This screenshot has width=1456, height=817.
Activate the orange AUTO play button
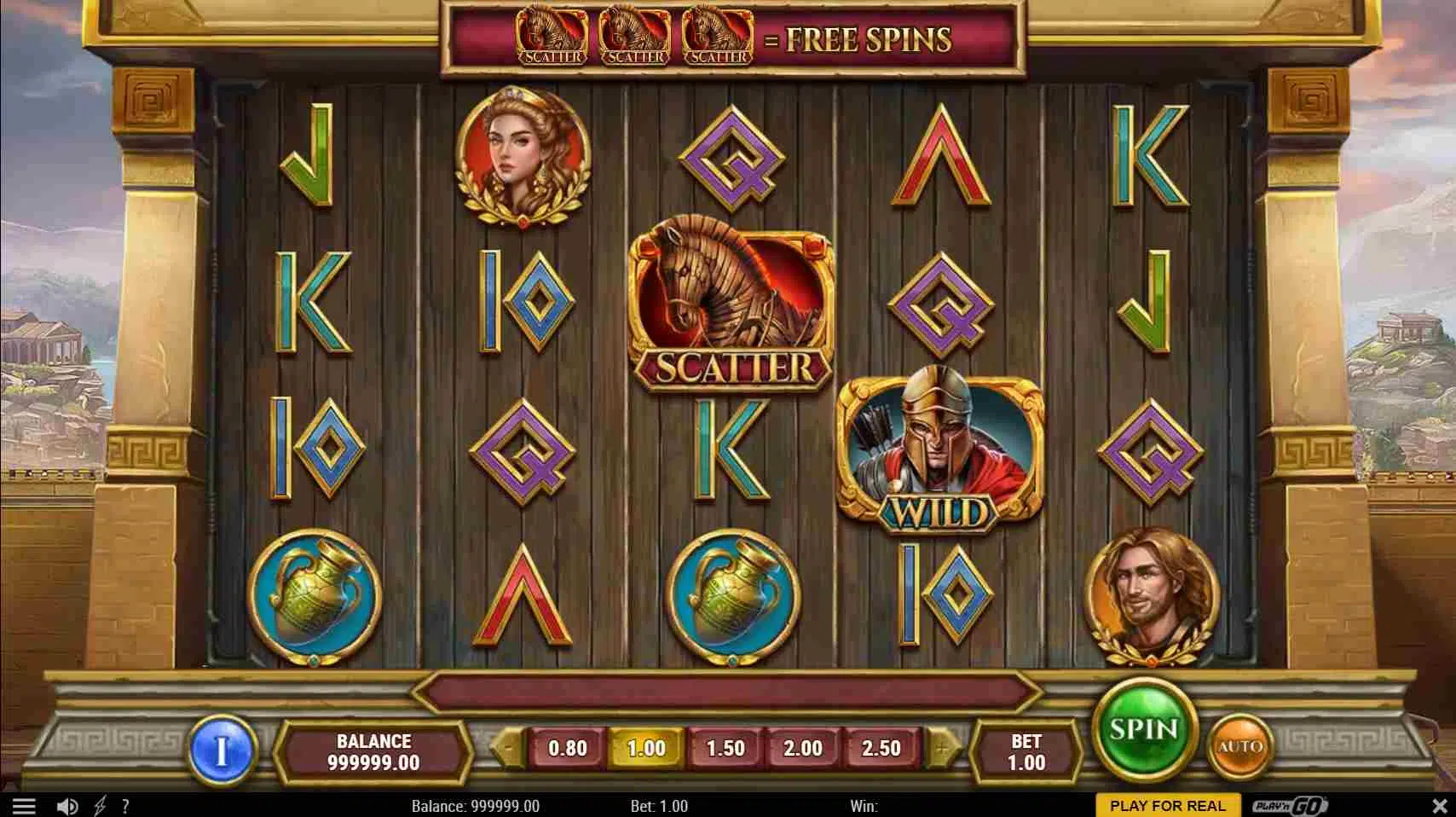1240,747
